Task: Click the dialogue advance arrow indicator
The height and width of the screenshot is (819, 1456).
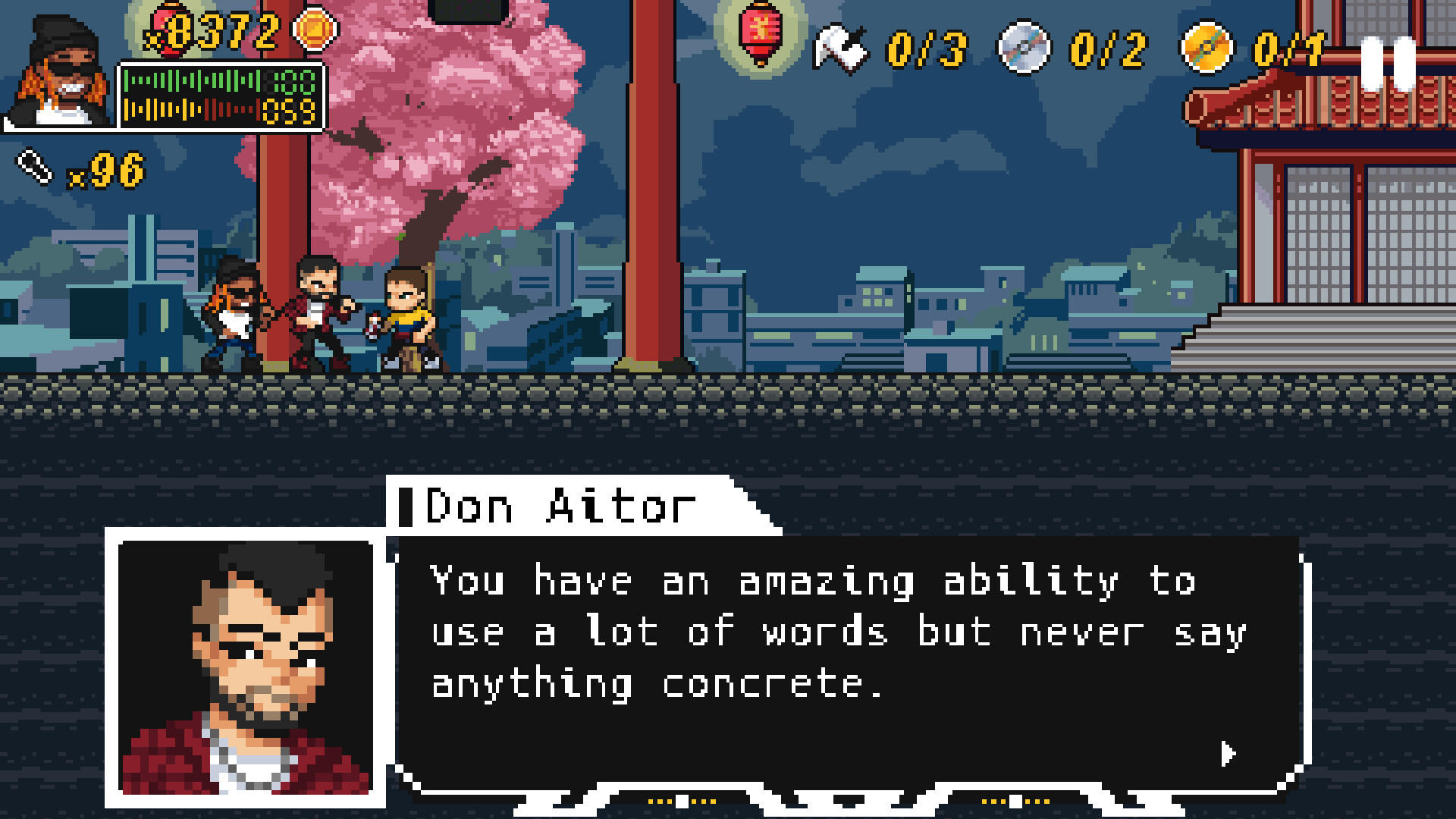Action: click(x=1228, y=755)
